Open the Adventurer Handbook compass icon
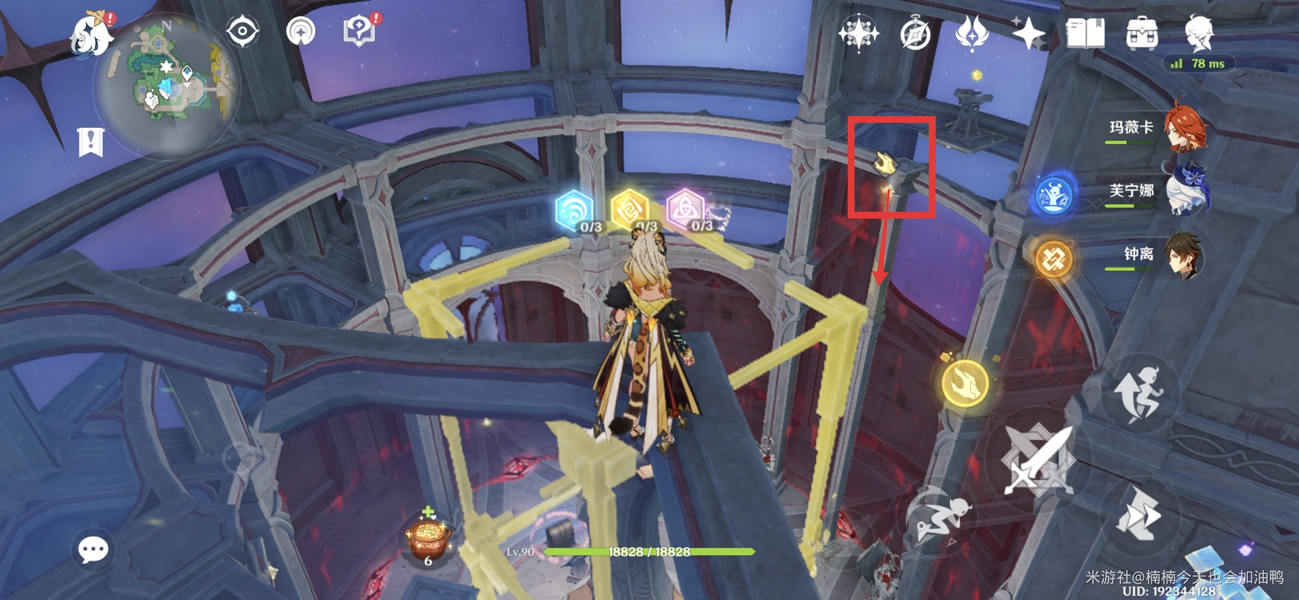Viewport: 1299px width, 600px height. (915, 34)
